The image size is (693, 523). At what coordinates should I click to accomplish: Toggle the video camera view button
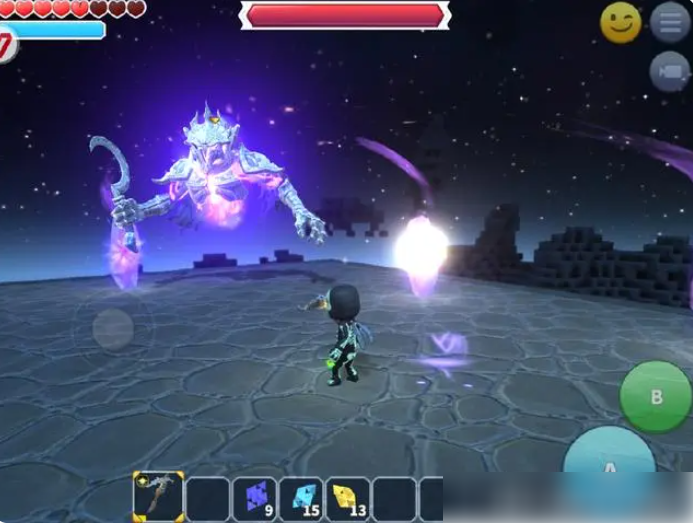[669, 72]
